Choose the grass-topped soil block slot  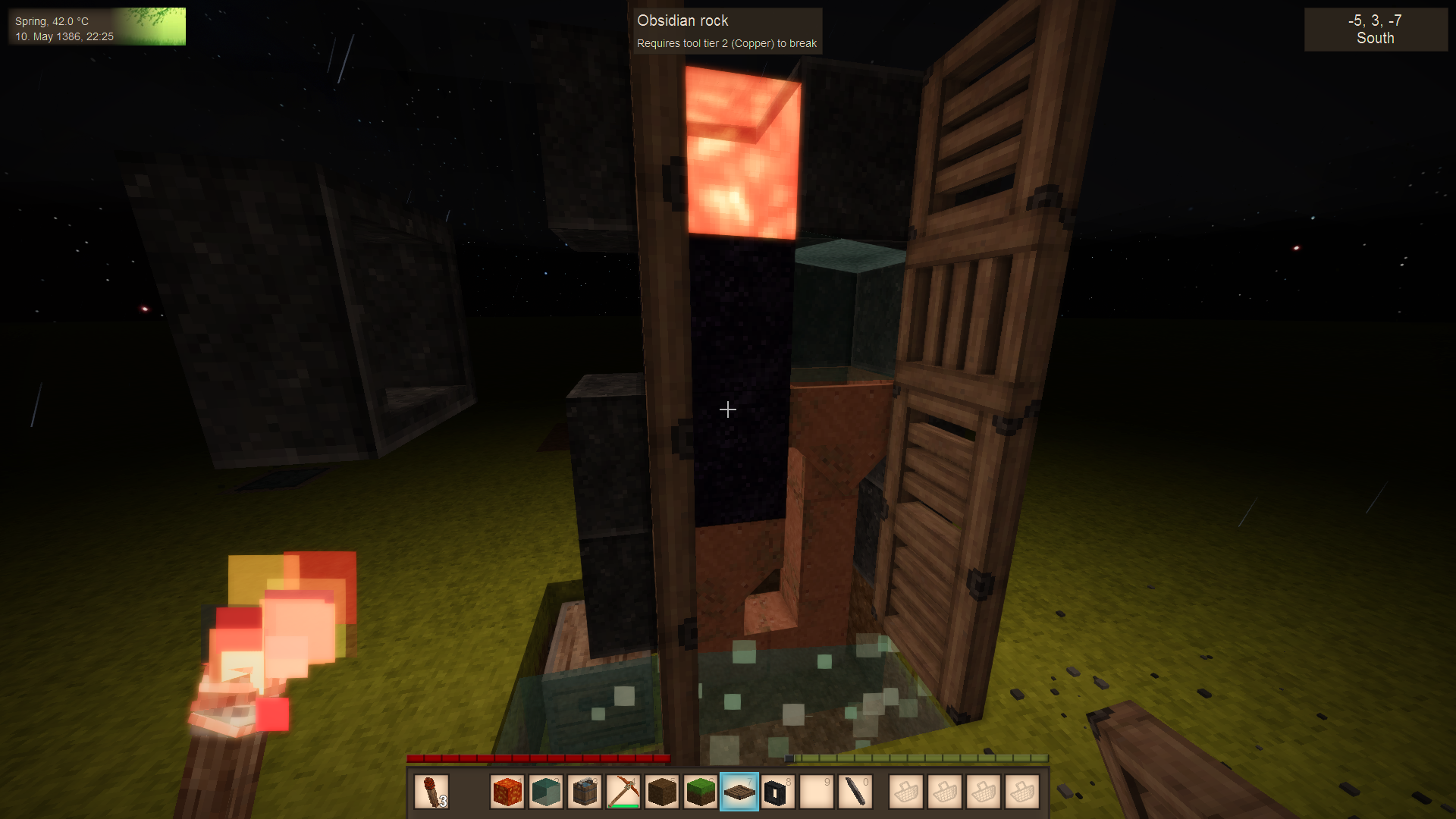(x=701, y=792)
